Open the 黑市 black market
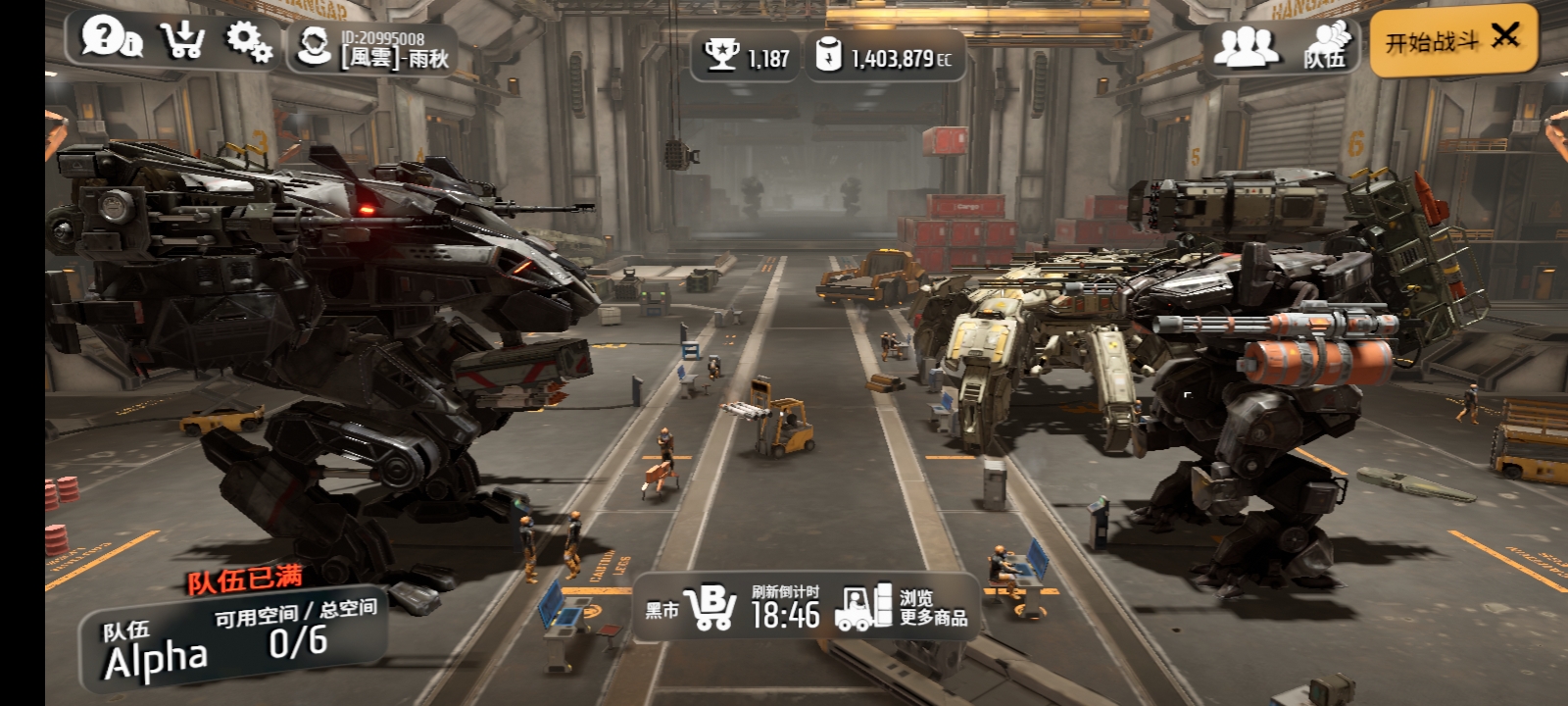The width and height of the screenshot is (1568, 706). (691, 609)
